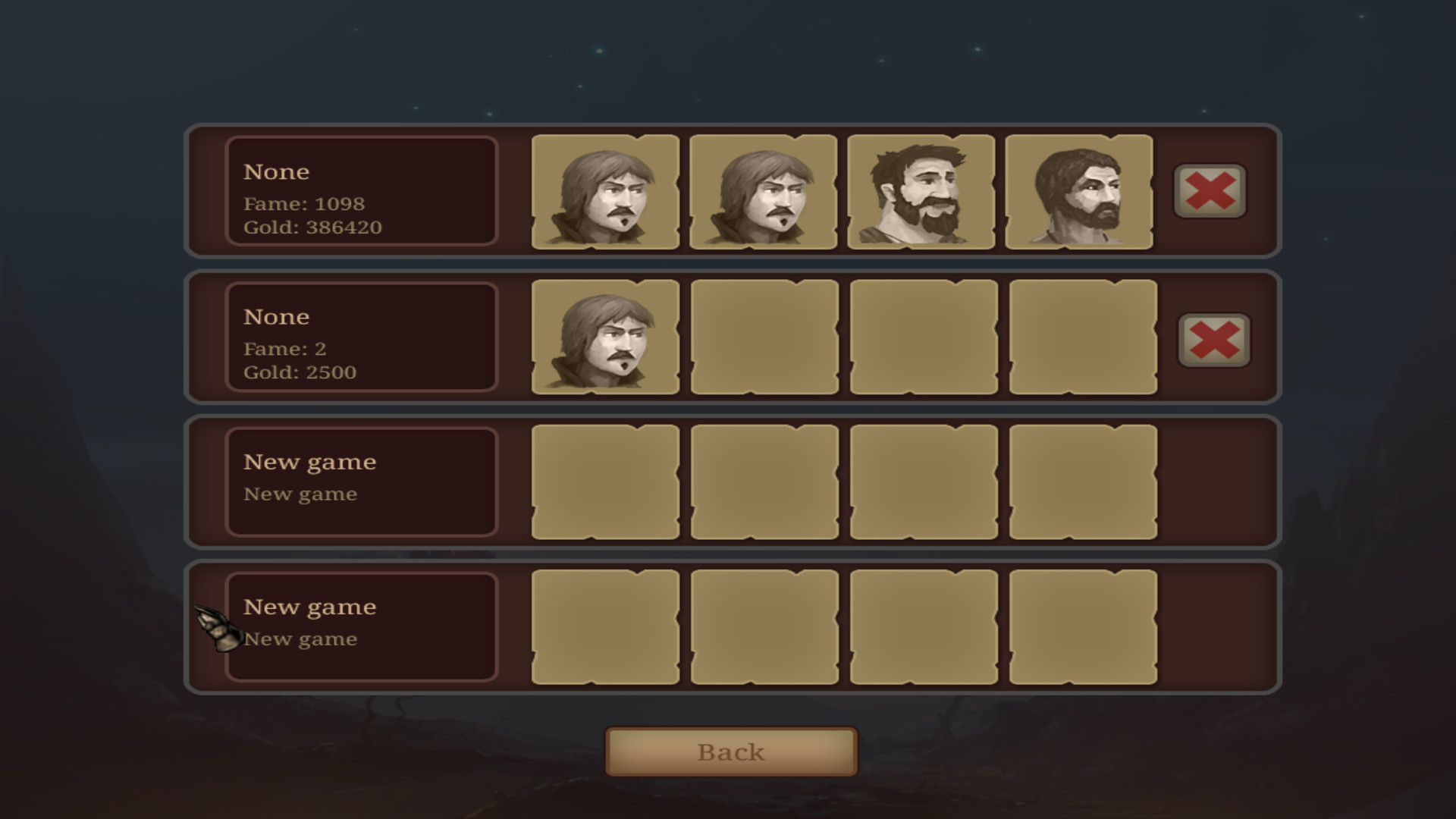Start the third New game slot
Image resolution: width=1456 pixels, height=819 pixels.
coord(360,482)
